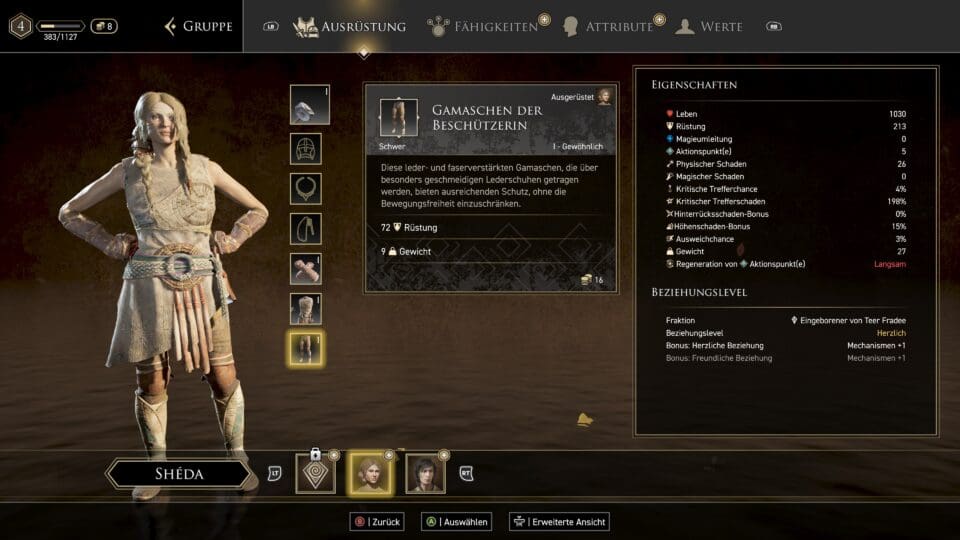Choose the chest armor slot
This screenshot has height=540, width=960.
(x=306, y=308)
